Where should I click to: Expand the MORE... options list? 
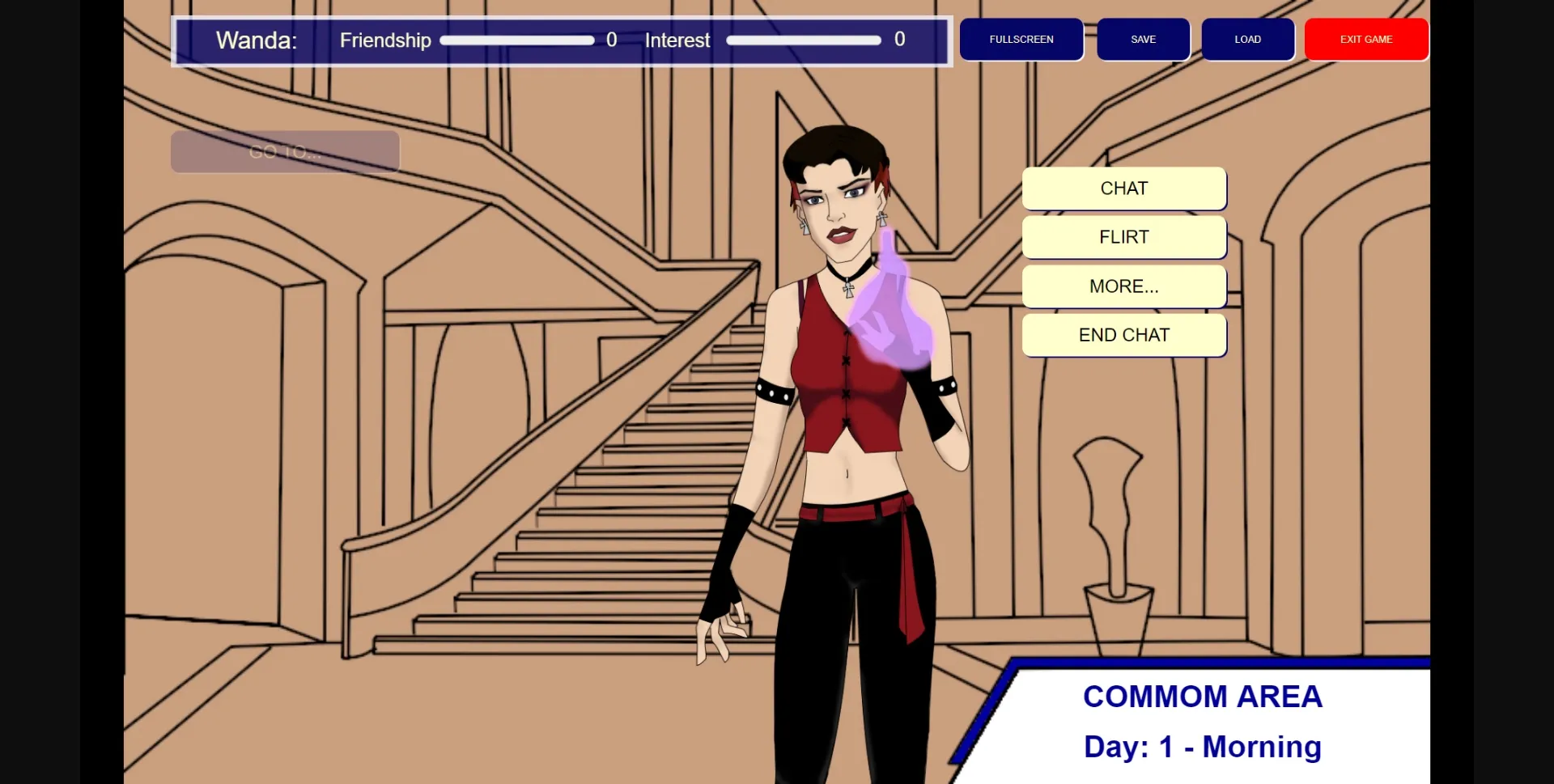click(x=1123, y=286)
